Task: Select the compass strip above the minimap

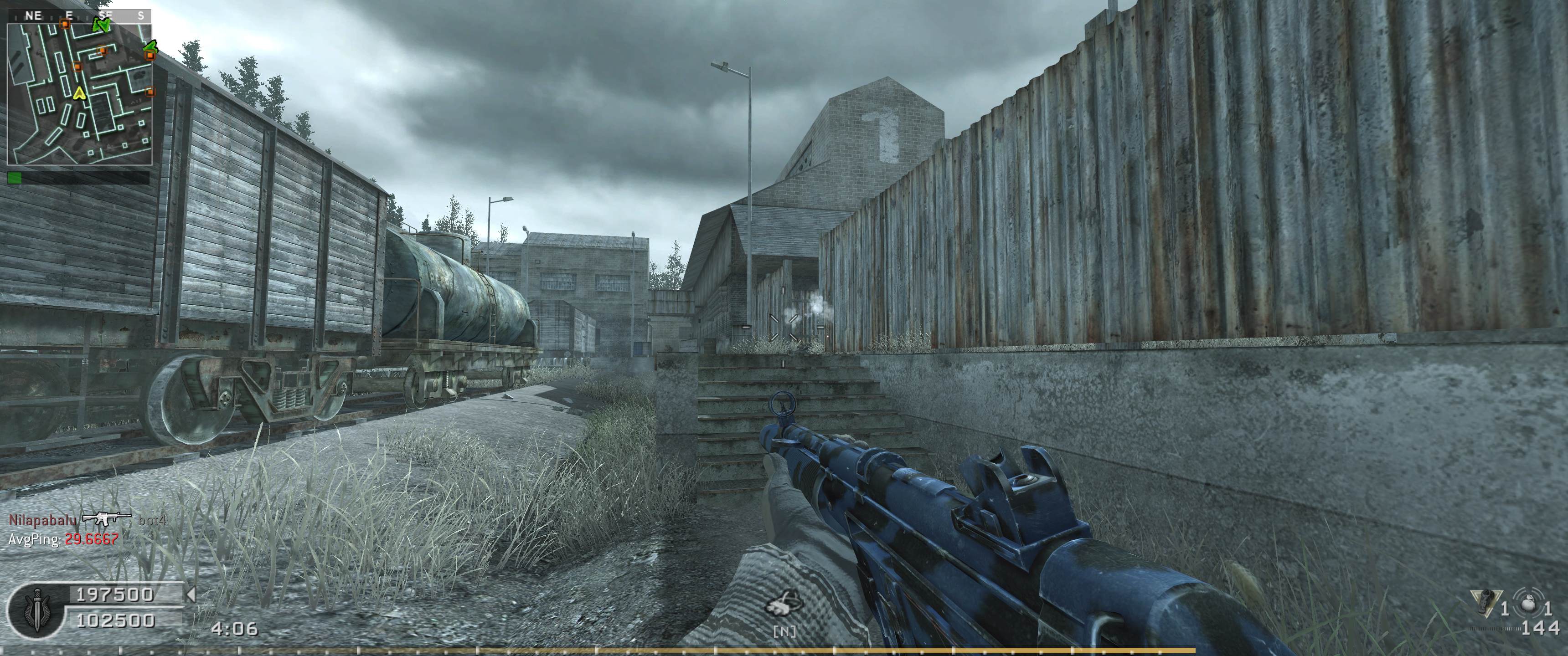Action: coord(80,16)
